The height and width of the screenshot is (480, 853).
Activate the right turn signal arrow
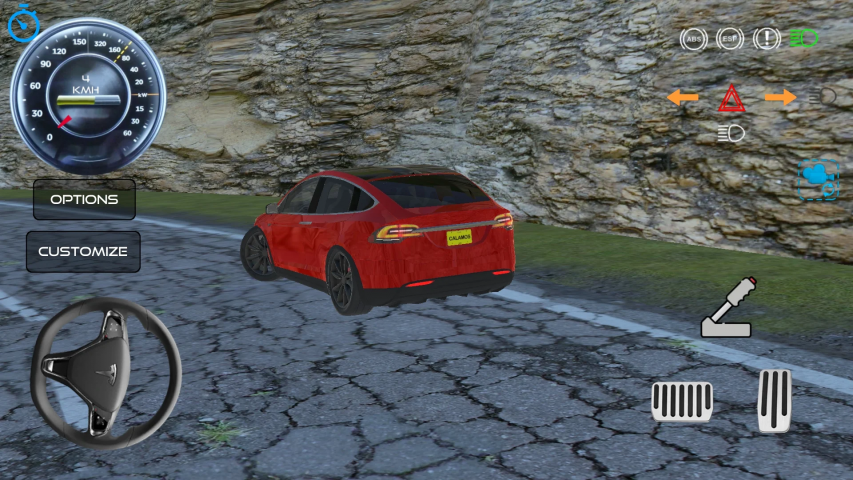(x=780, y=97)
